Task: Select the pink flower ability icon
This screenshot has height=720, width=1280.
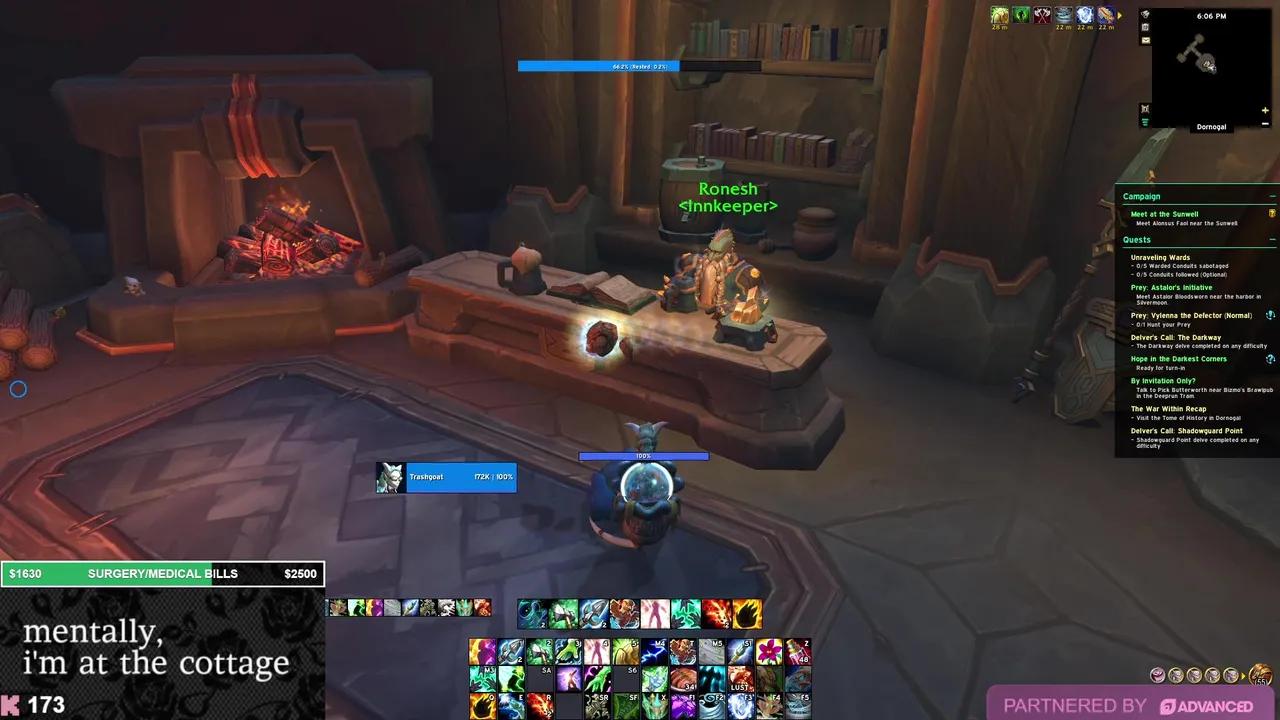Action: [768, 651]
